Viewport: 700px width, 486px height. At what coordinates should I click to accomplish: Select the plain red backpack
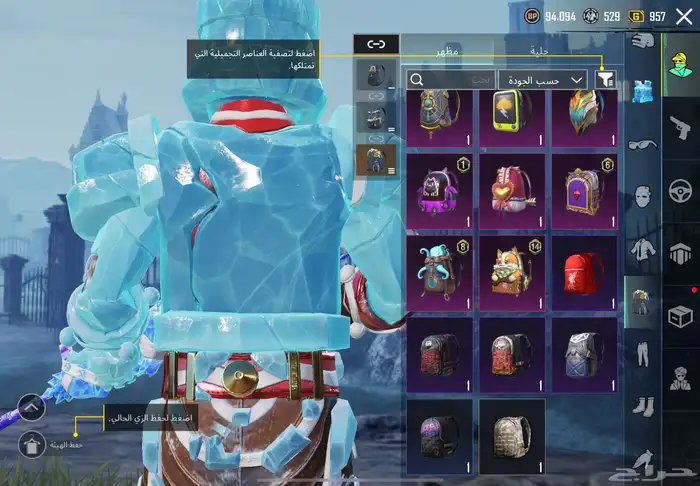[x=585, y=269]
